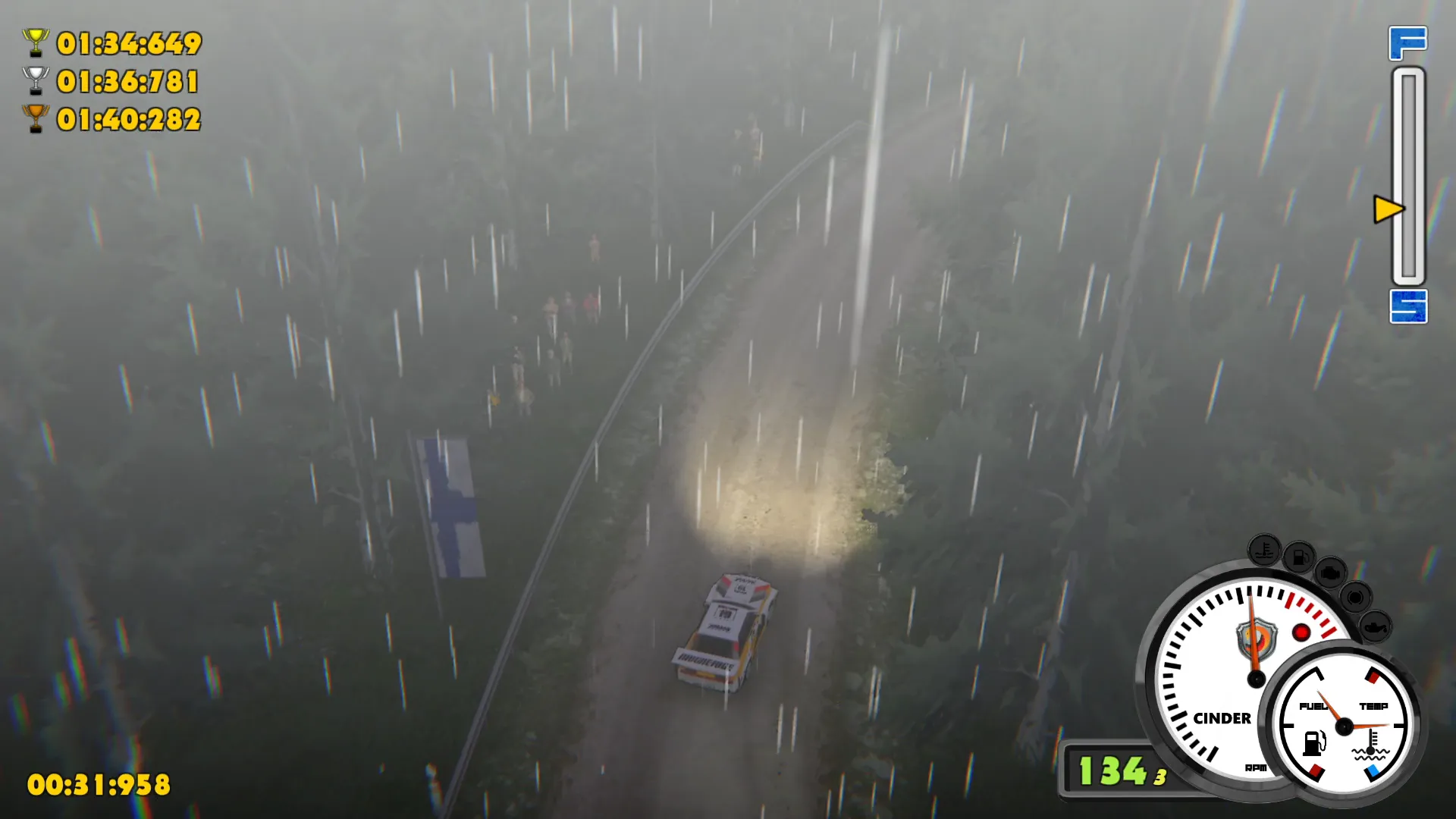This screenshot has width=1456, height=819.
Task: Click the F finish marker above the progress bar
Action: [x=1408, y=42]
